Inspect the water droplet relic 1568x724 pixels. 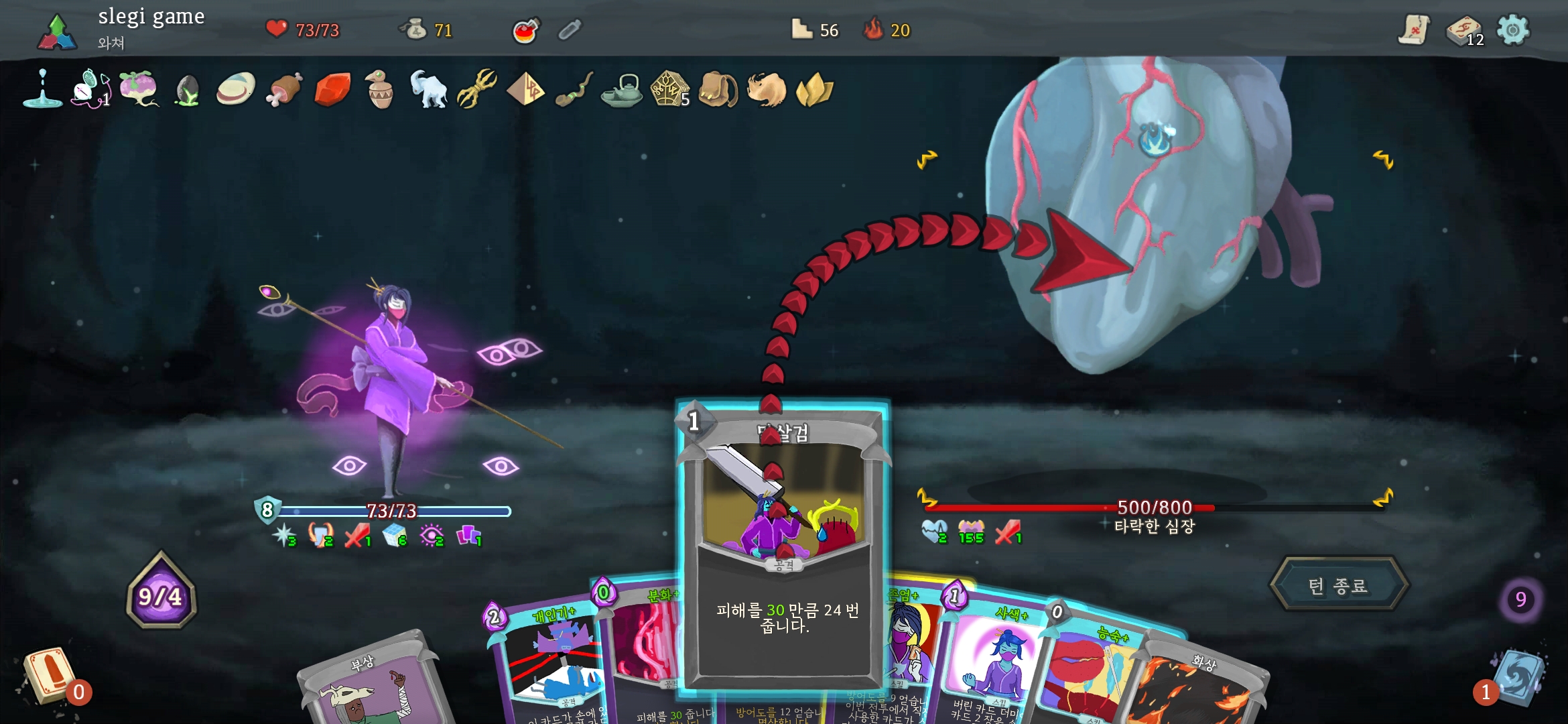[42, 89]
